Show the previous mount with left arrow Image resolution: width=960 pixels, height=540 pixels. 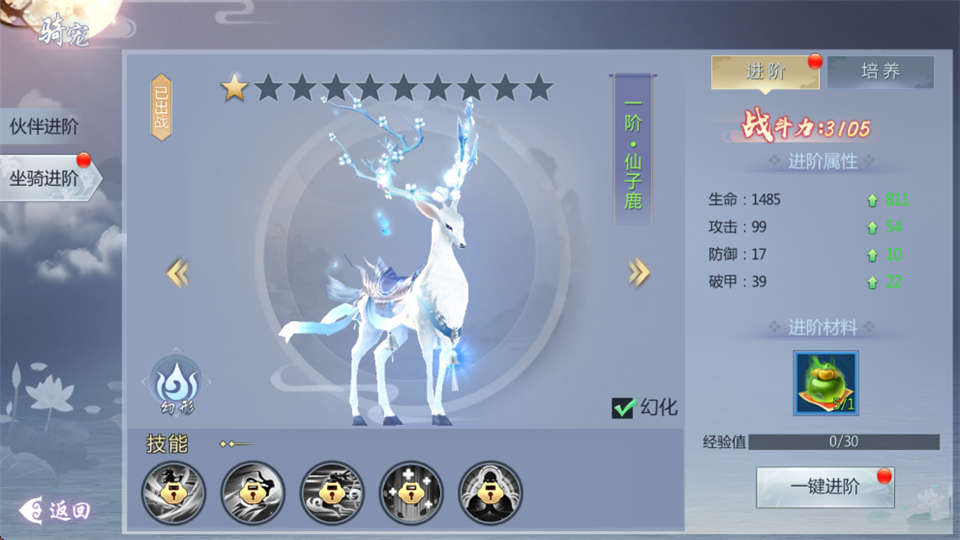click(177, 272)
